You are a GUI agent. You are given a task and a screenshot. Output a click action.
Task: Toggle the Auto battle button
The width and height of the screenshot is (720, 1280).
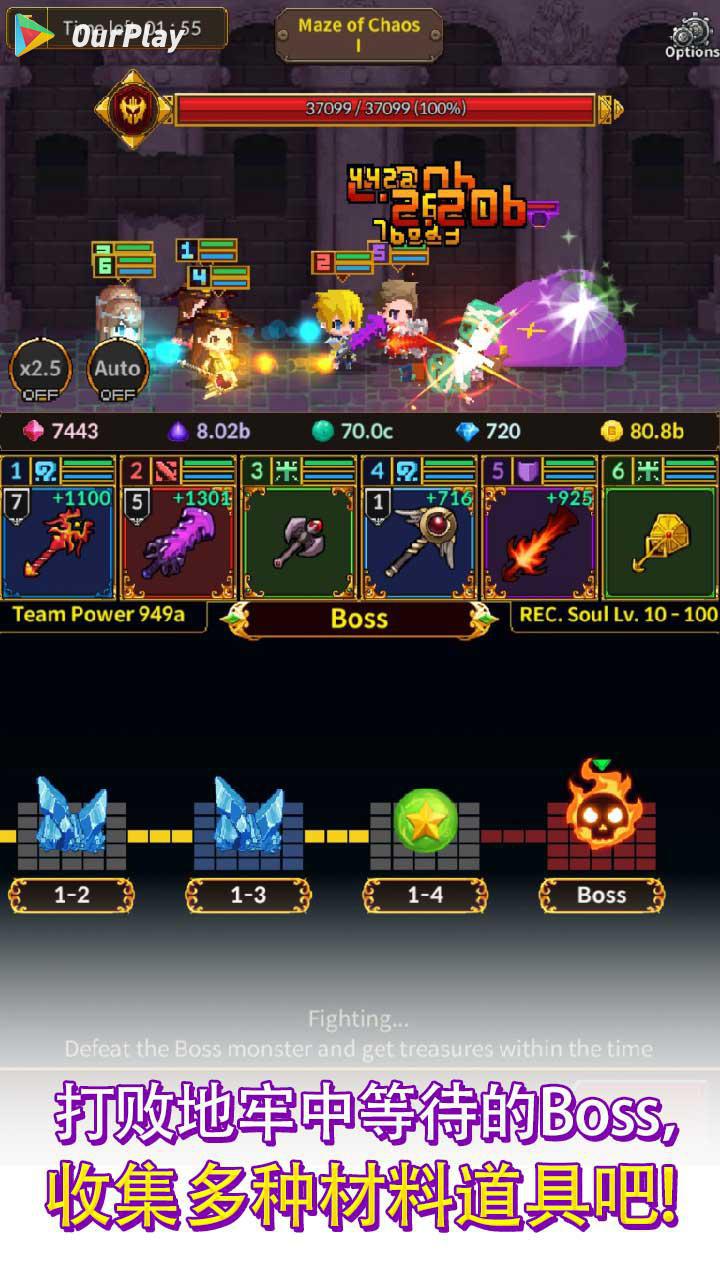117,372
